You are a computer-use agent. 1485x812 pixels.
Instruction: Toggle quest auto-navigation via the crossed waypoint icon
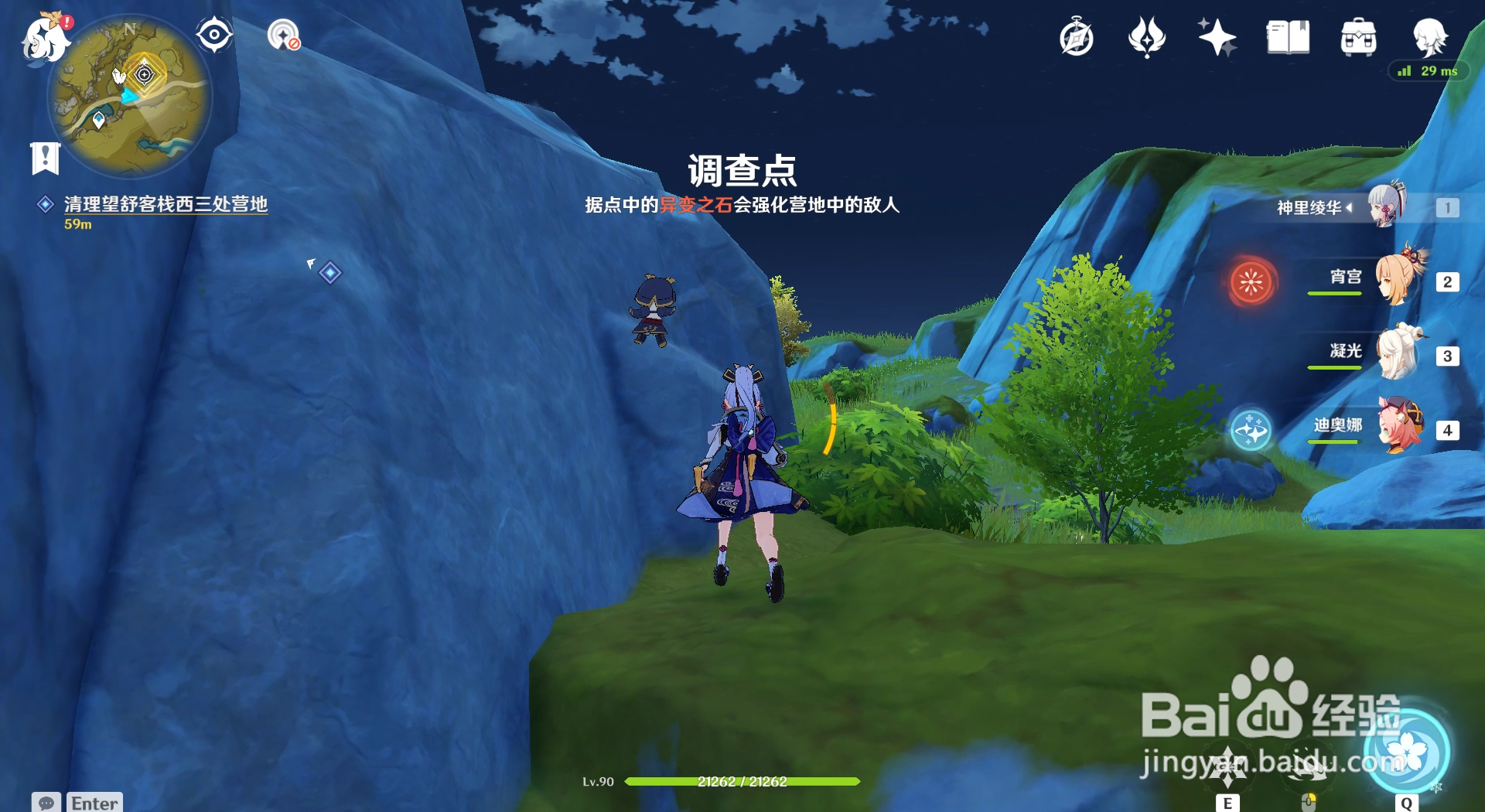tap(285, 35)
